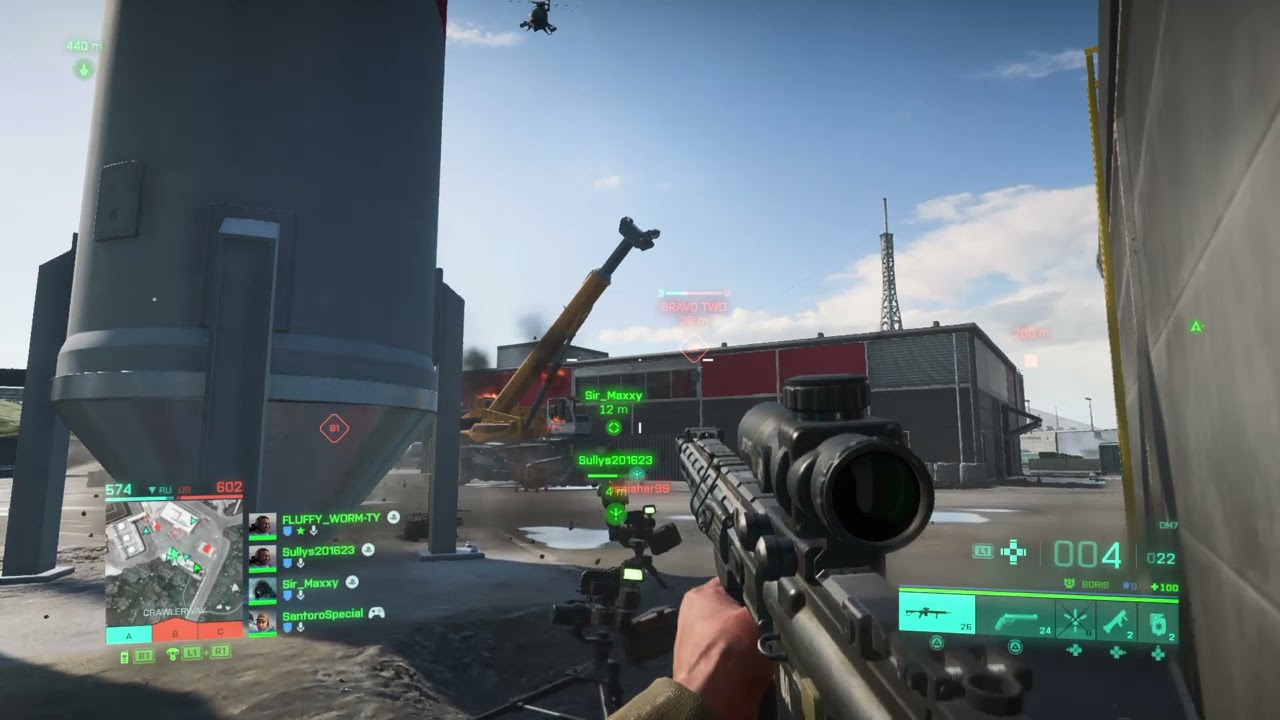Select squad member Sullys201623 in the squad list
This screenshot has height=720, width=1280.
click(x=319, y=550)
